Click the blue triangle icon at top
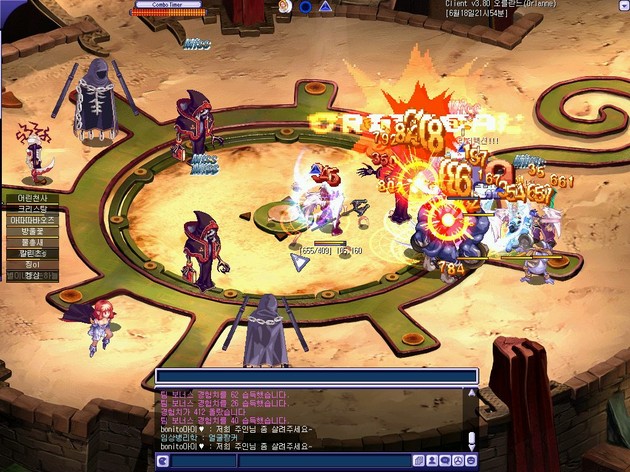The image size is (630, 472). click(325, 6)
